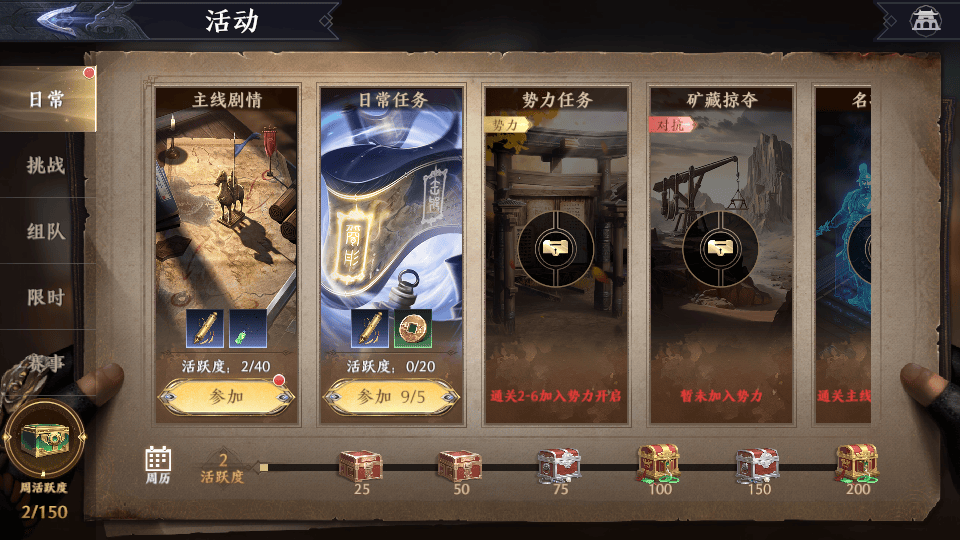Inspect the green jade reward in 主线剧情
This screenshot has width=960, height=540.
pos(246,328)
